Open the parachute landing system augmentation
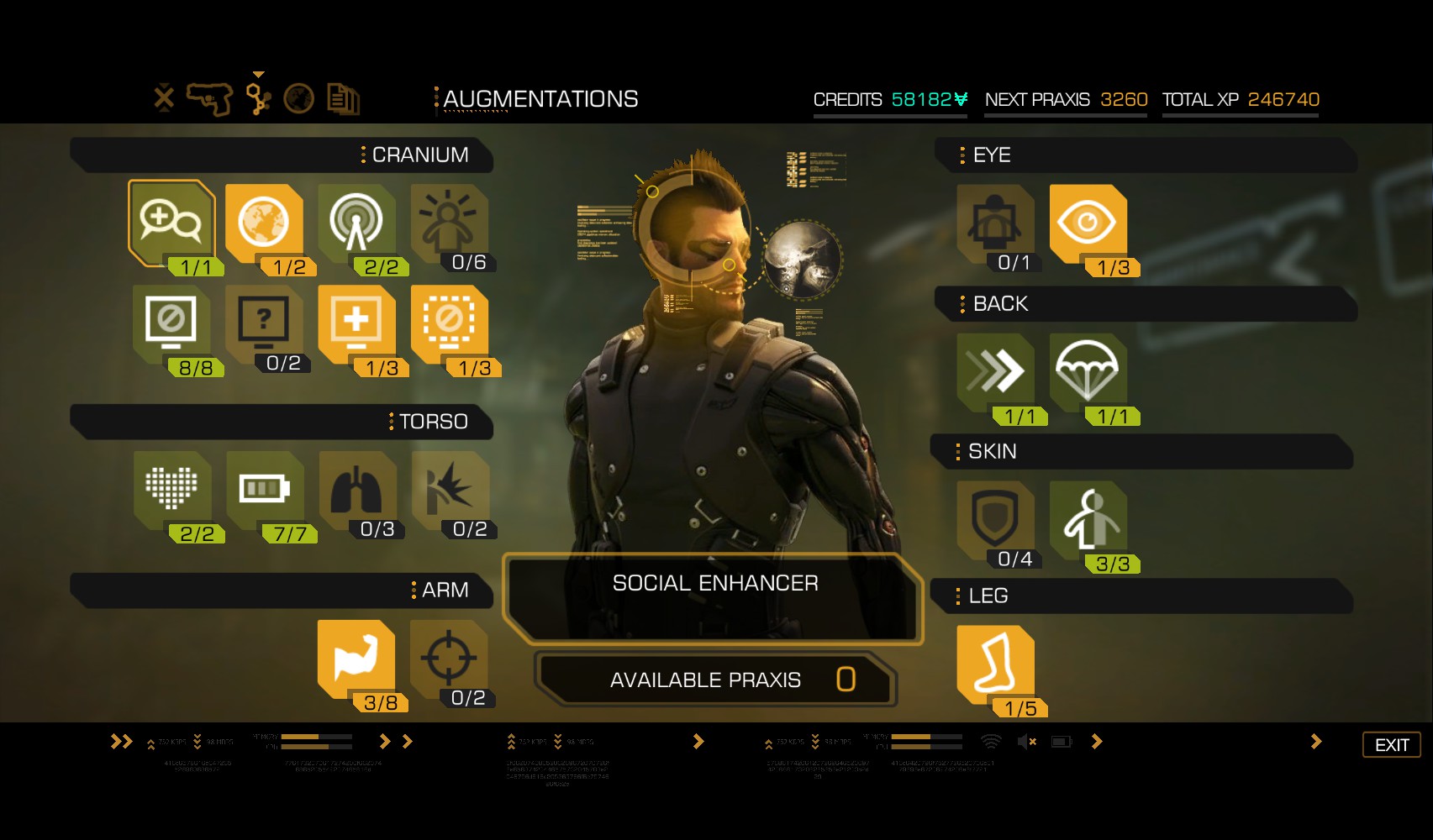 click(x=1088, y=370)
